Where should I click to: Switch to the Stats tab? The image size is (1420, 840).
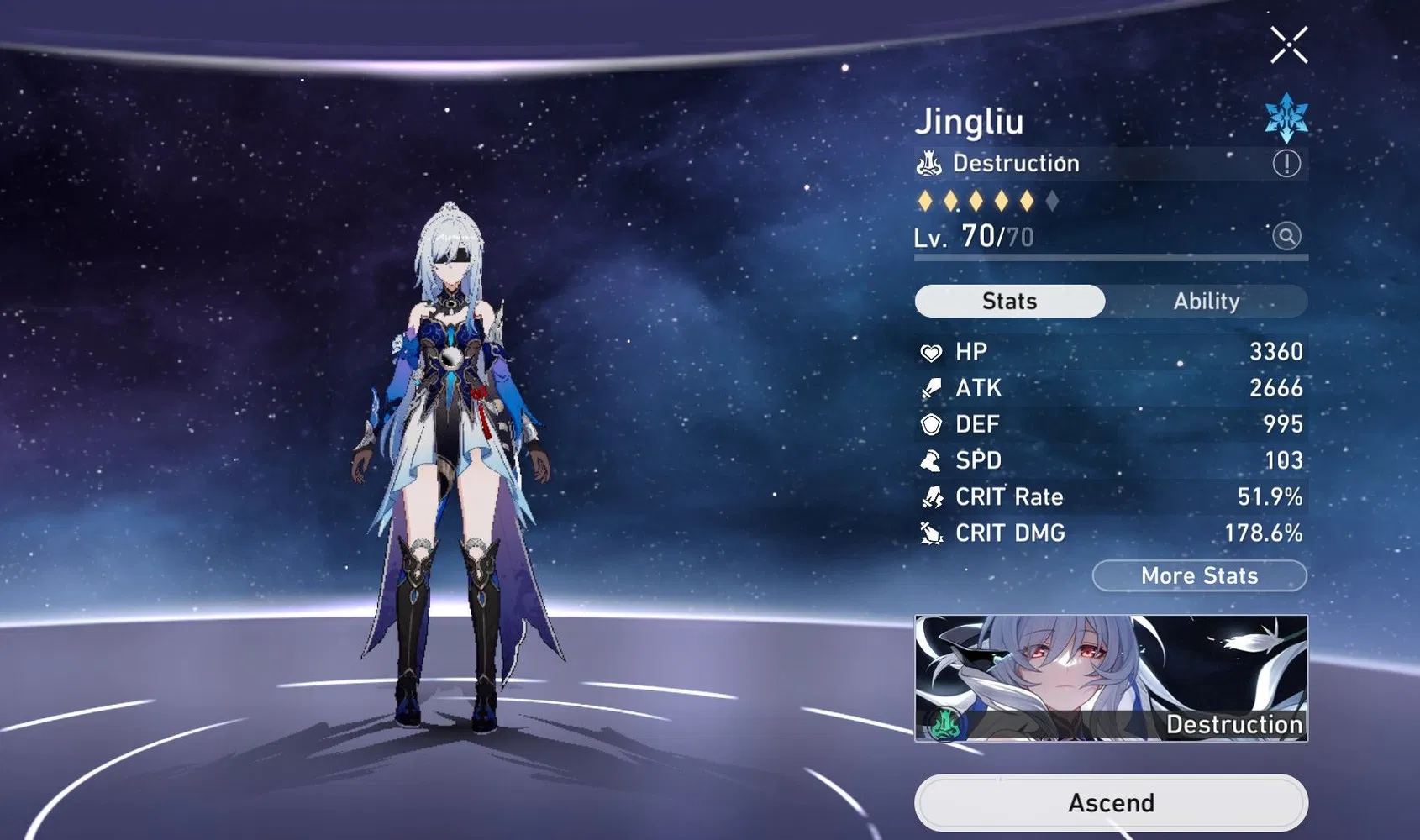pyautogui.click(x=1008, y=301)
